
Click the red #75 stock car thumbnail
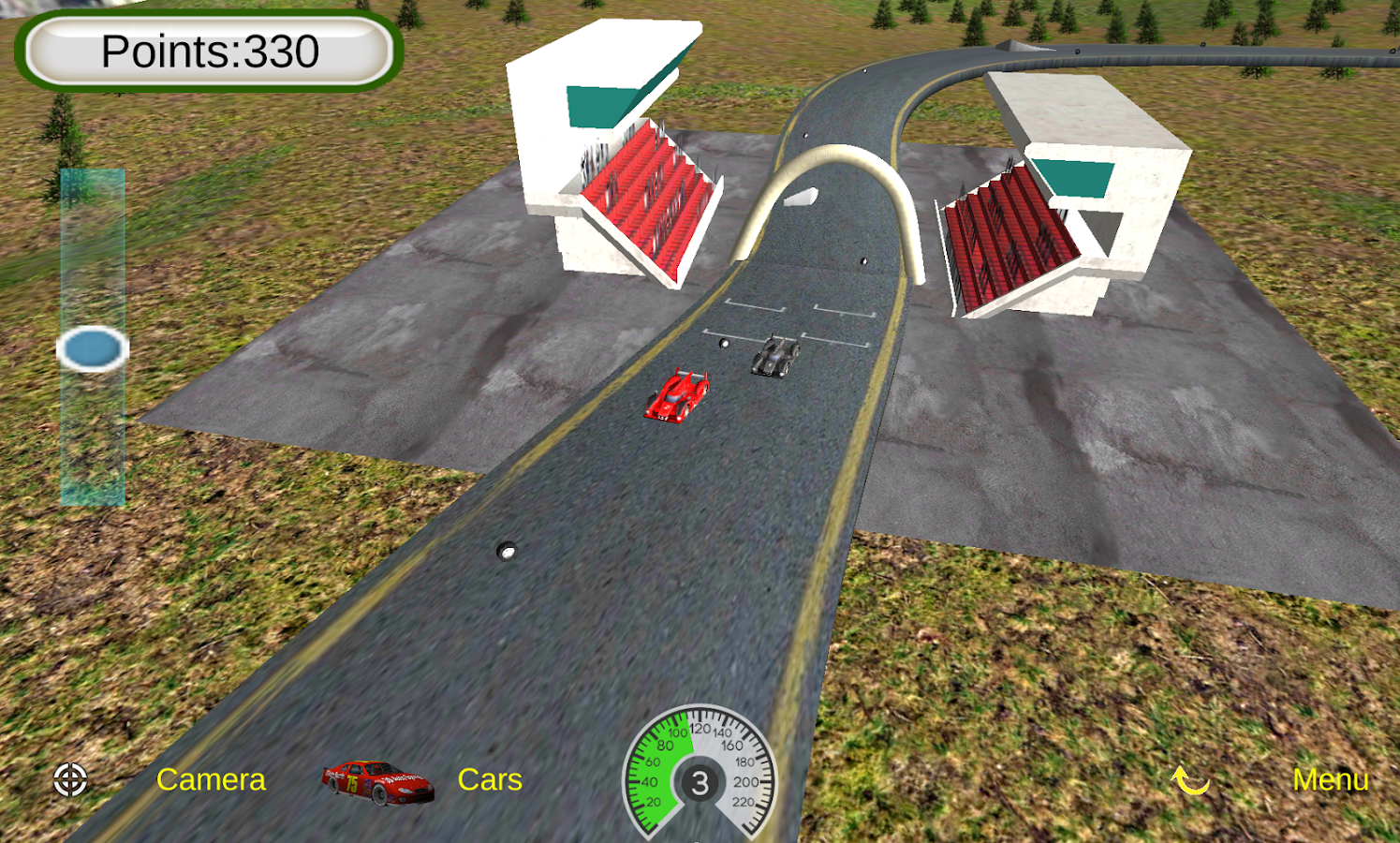[379, 779]
